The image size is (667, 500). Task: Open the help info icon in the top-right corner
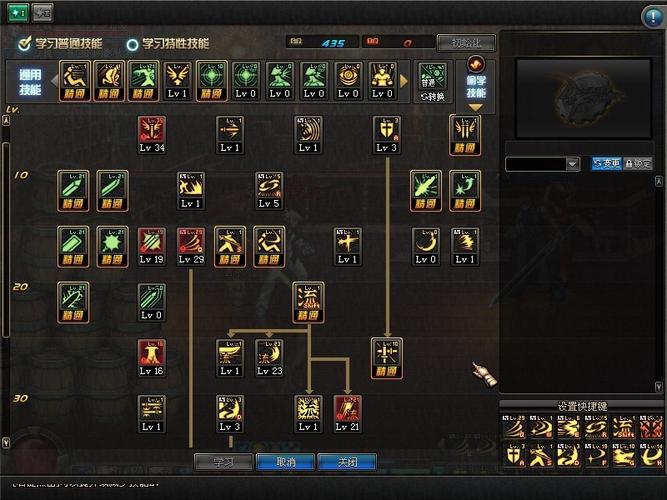652,16
